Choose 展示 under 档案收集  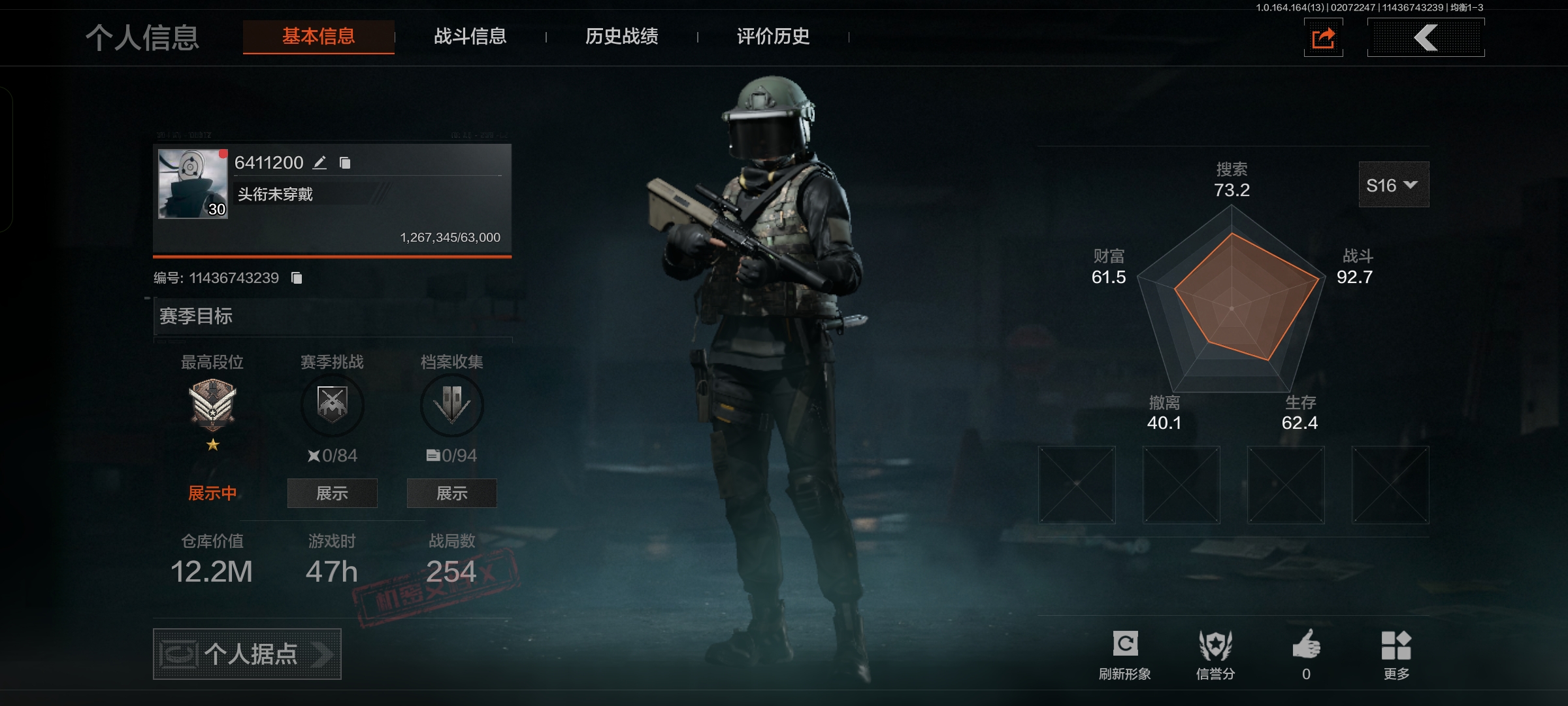(x=451, y=494)
